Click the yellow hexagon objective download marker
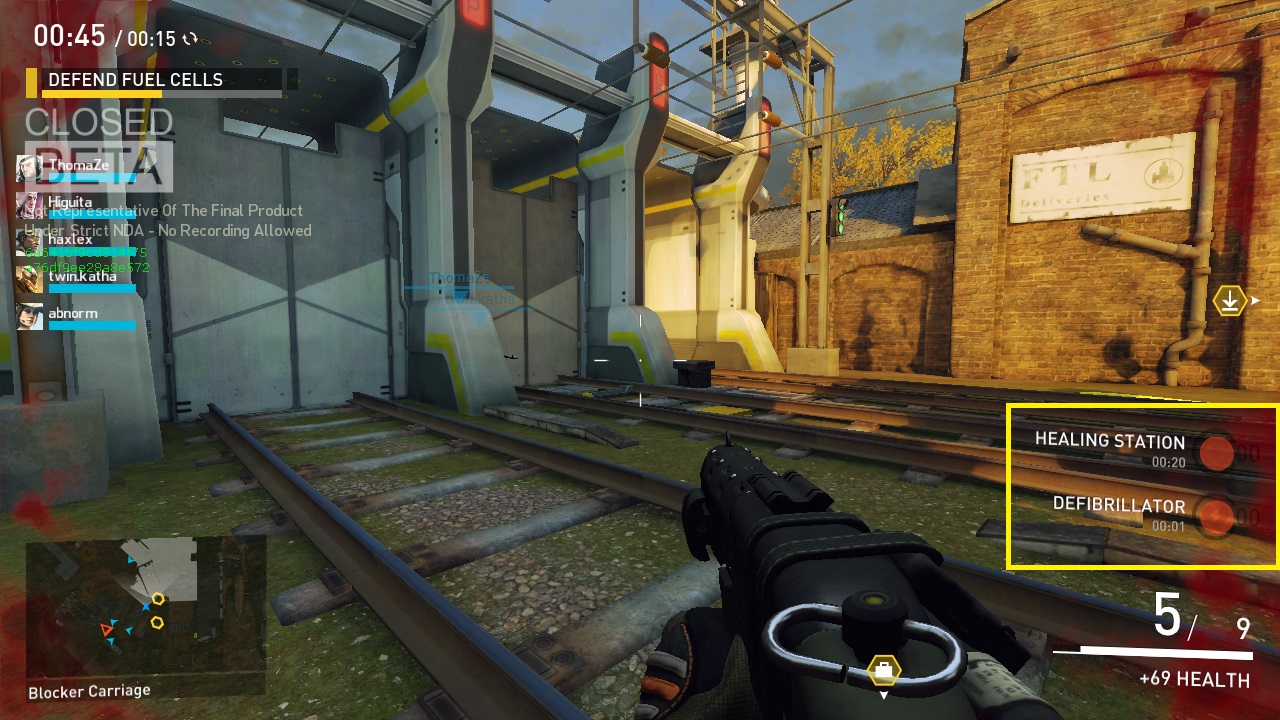Viewport: 1280px width, 720px height. point(1229,300)
